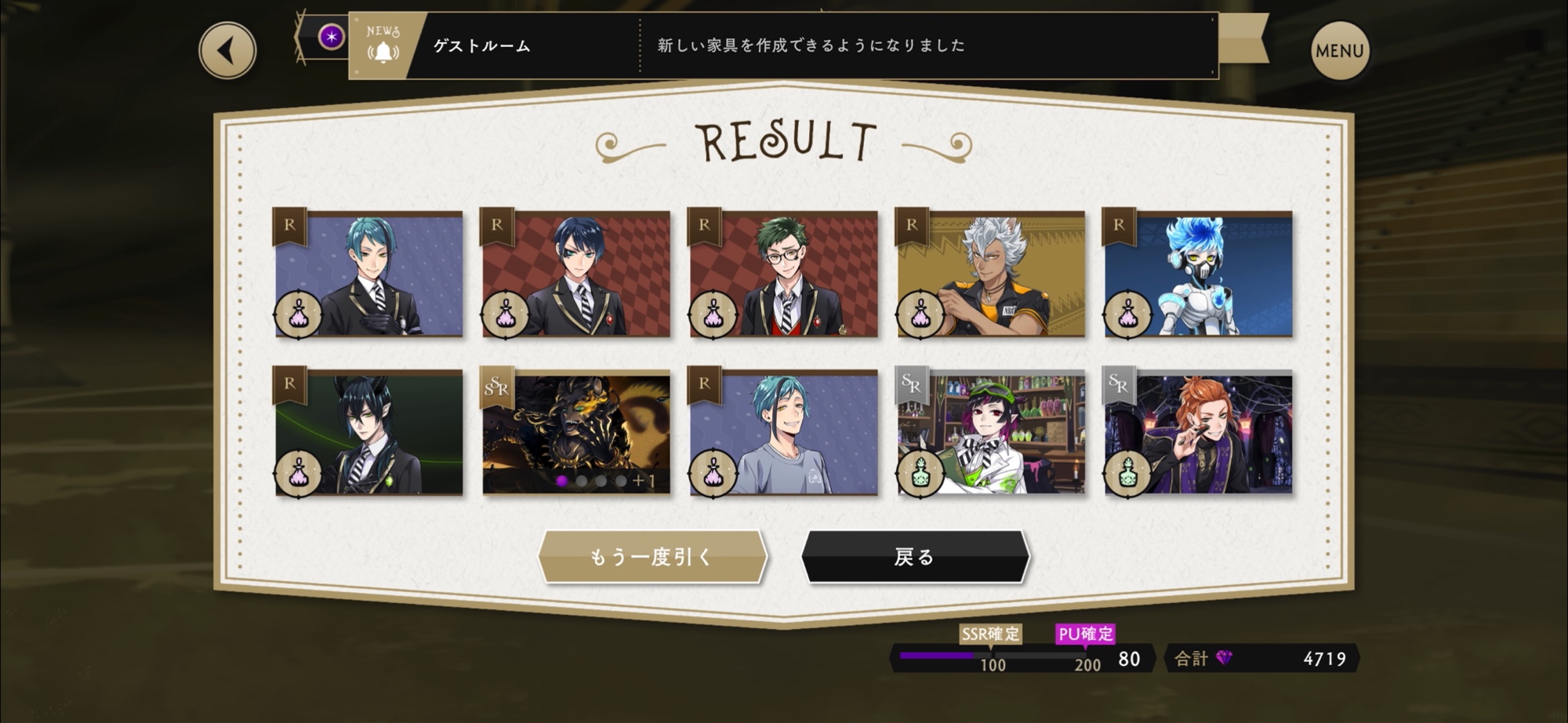Pick the R card with teal-haired character in gray shirt
The image size is (1568, 723).
point(783,433)
